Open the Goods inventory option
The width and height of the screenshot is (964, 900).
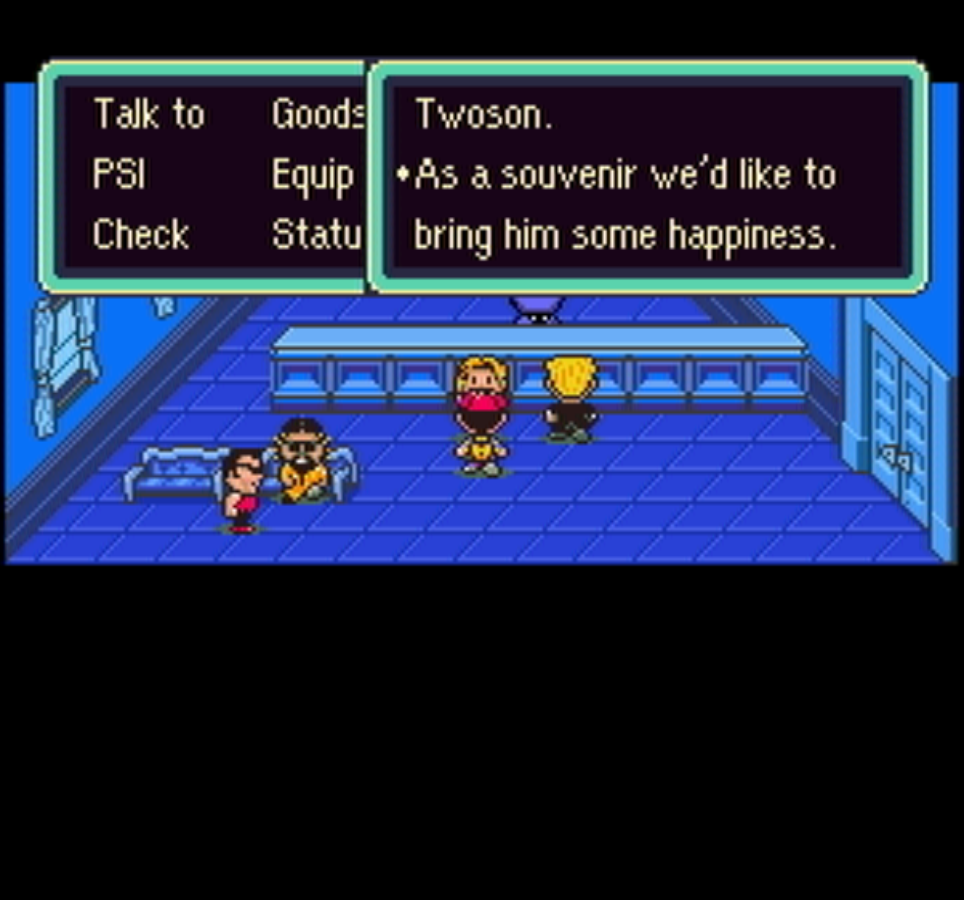317,115
